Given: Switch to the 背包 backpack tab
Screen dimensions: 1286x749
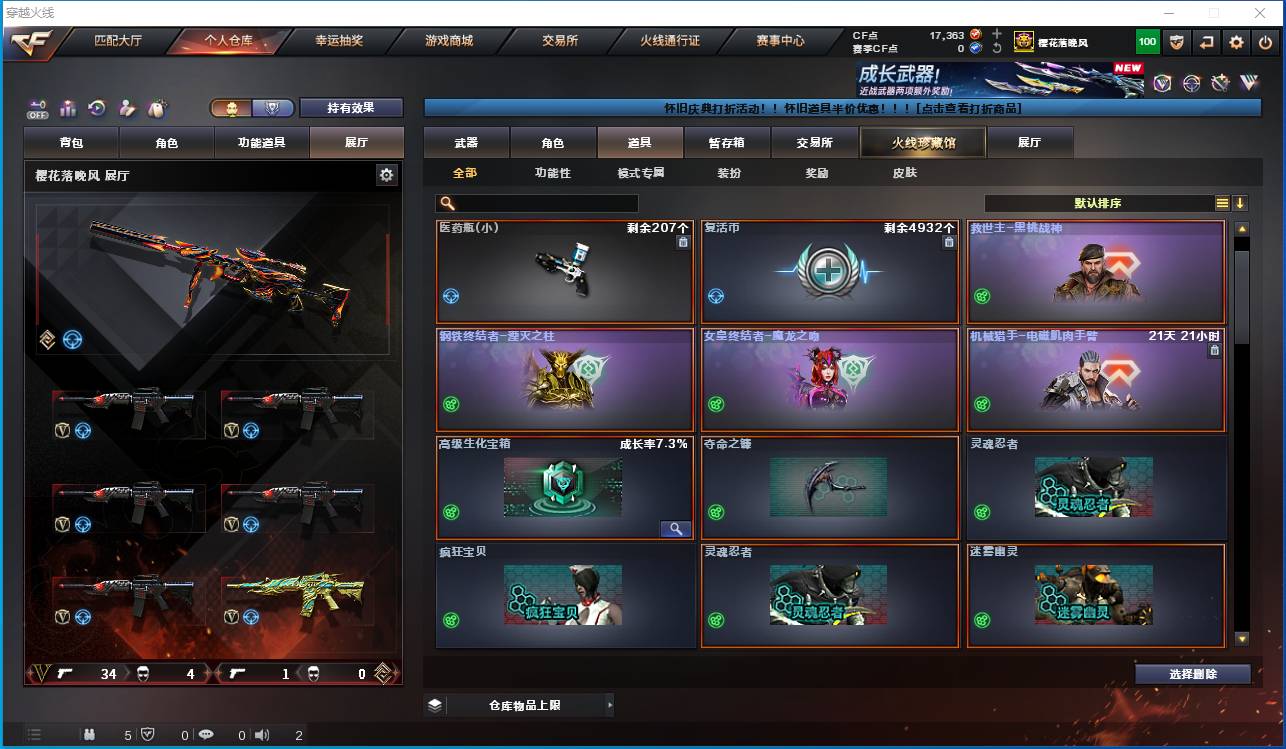Looking at the screenshot, I should click(x=71, y=143).
